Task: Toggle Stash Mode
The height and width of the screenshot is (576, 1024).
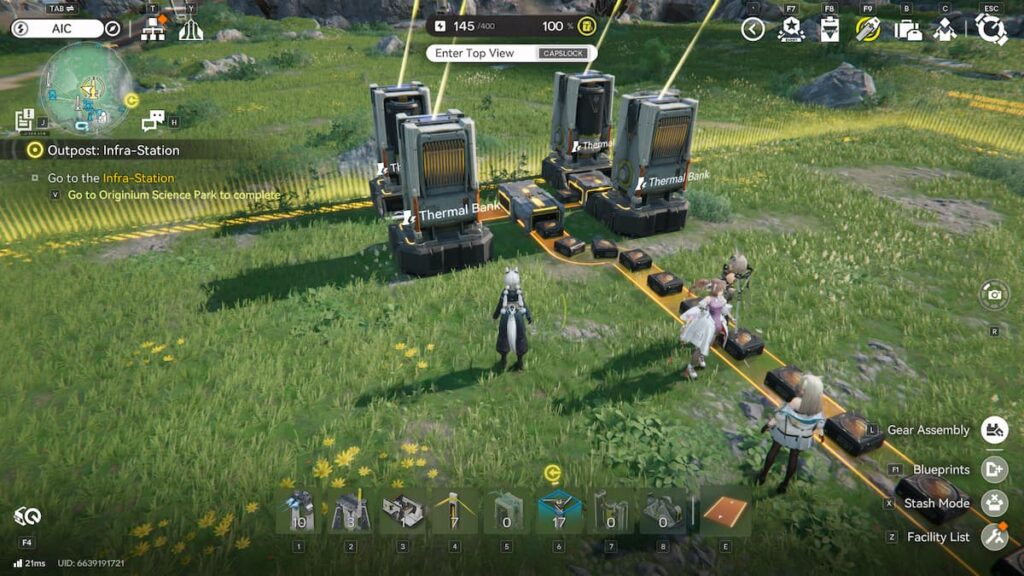Action: [993, 503]
